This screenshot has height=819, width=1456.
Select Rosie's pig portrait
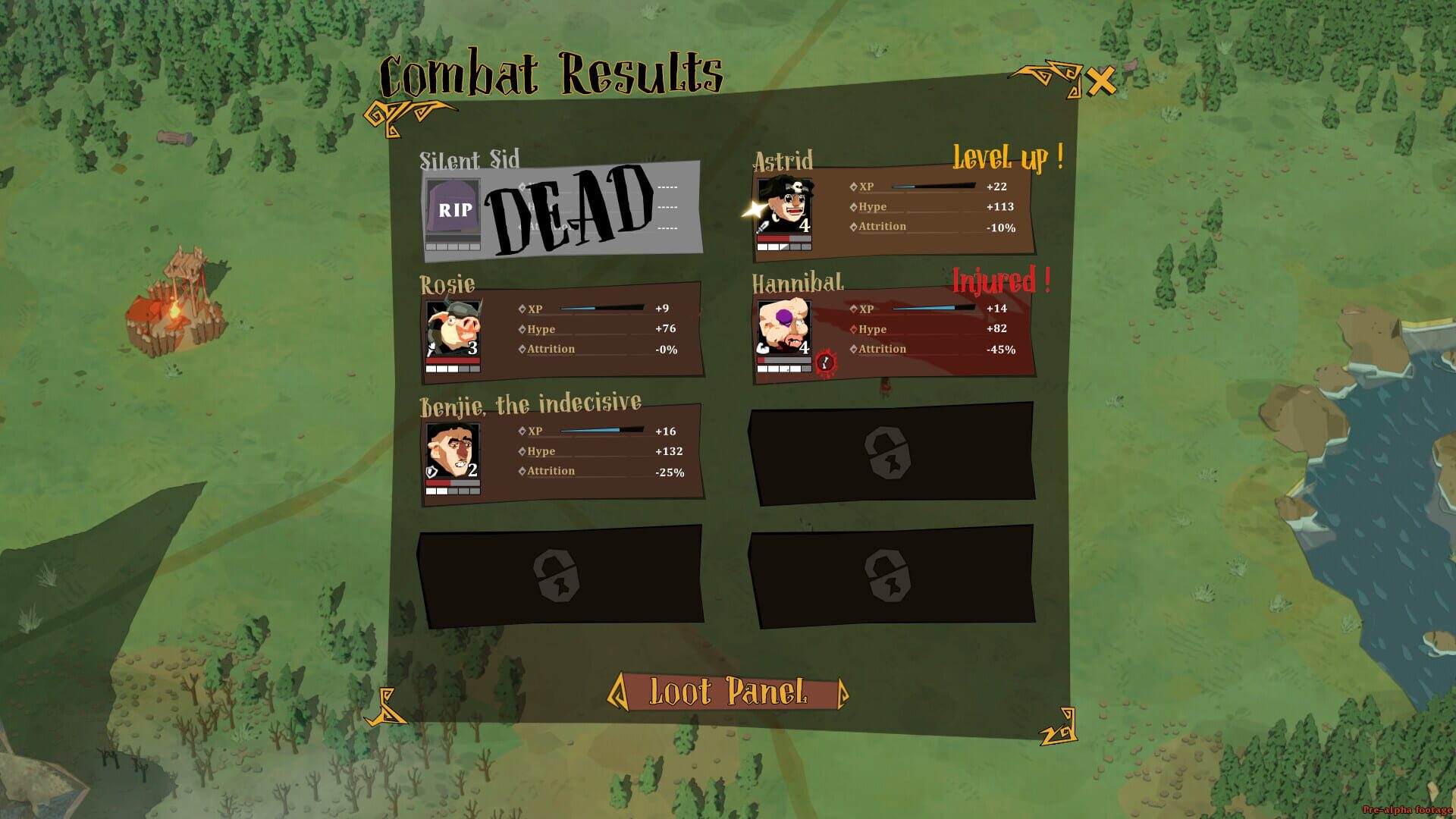tap(453, 328)
